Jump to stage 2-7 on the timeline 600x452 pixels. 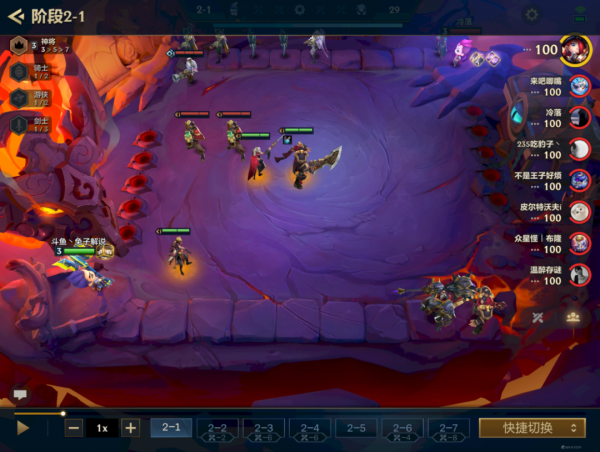click(448, 428)
